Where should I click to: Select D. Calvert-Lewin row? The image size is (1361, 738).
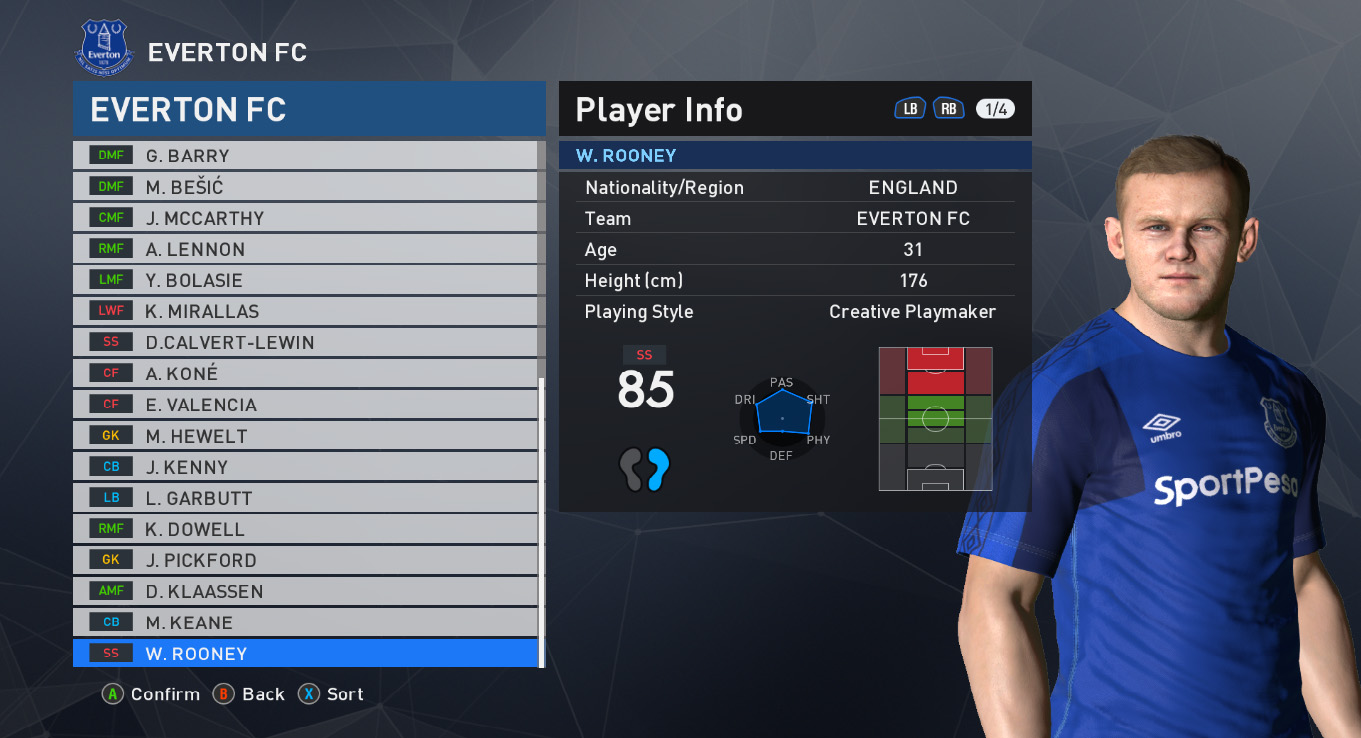tap(305, 342)
